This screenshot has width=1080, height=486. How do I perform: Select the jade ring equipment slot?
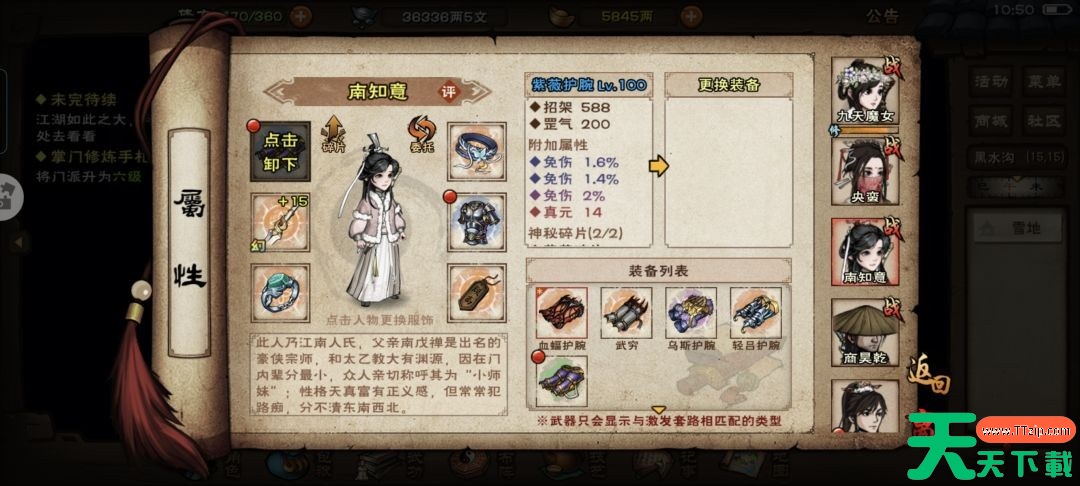tap(279, 293)
